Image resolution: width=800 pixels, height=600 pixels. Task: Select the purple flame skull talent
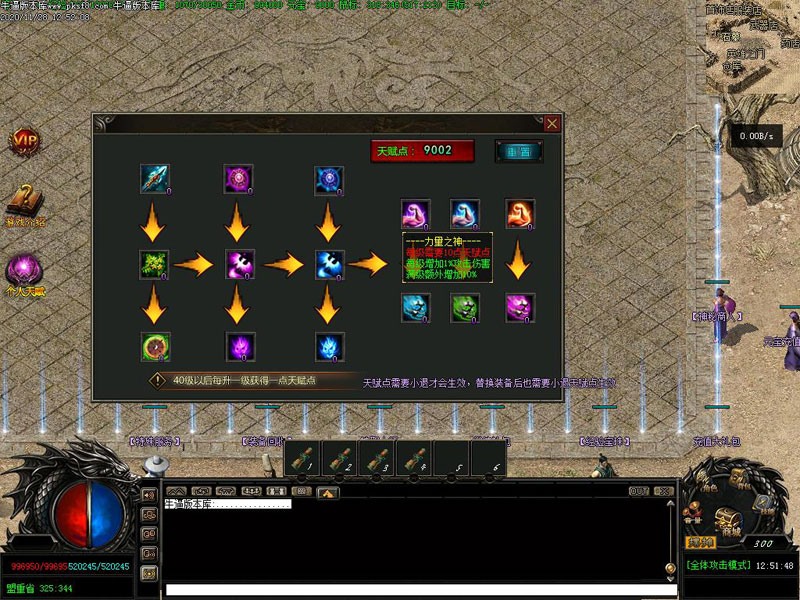coord(239,346)
